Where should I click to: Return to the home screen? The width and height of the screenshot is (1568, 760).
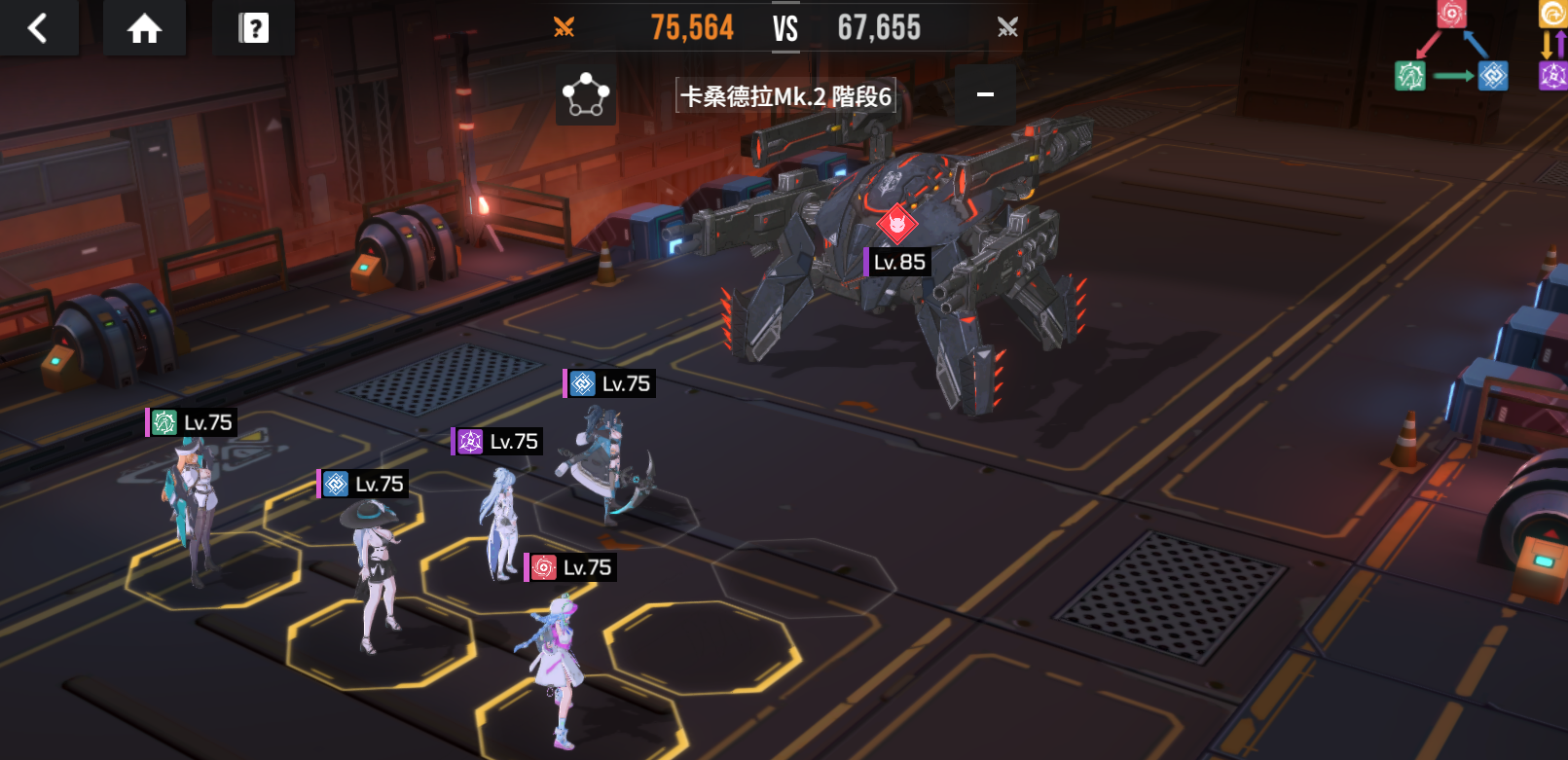[144, 29]
